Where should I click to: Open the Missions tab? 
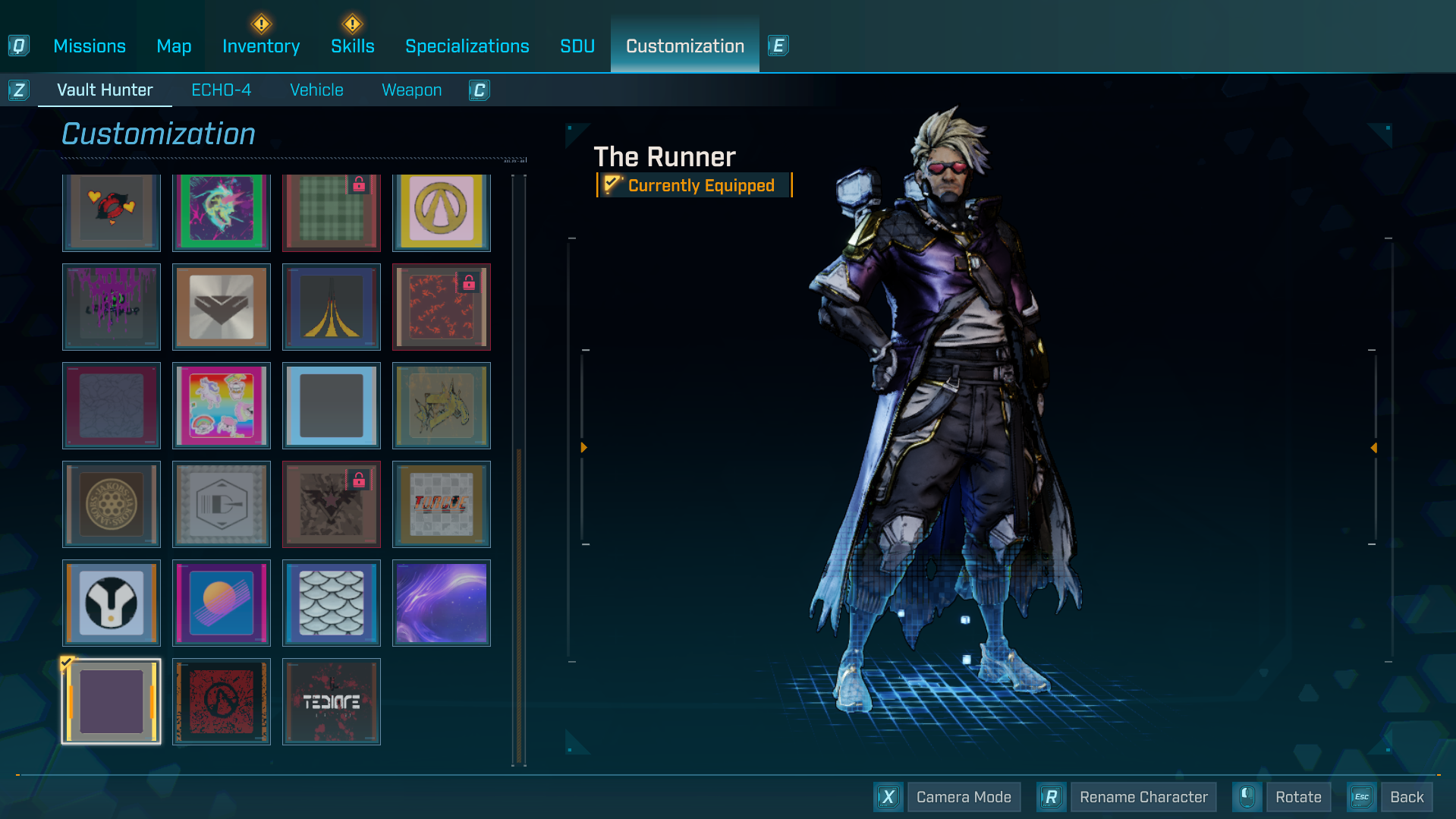(90, 46)
